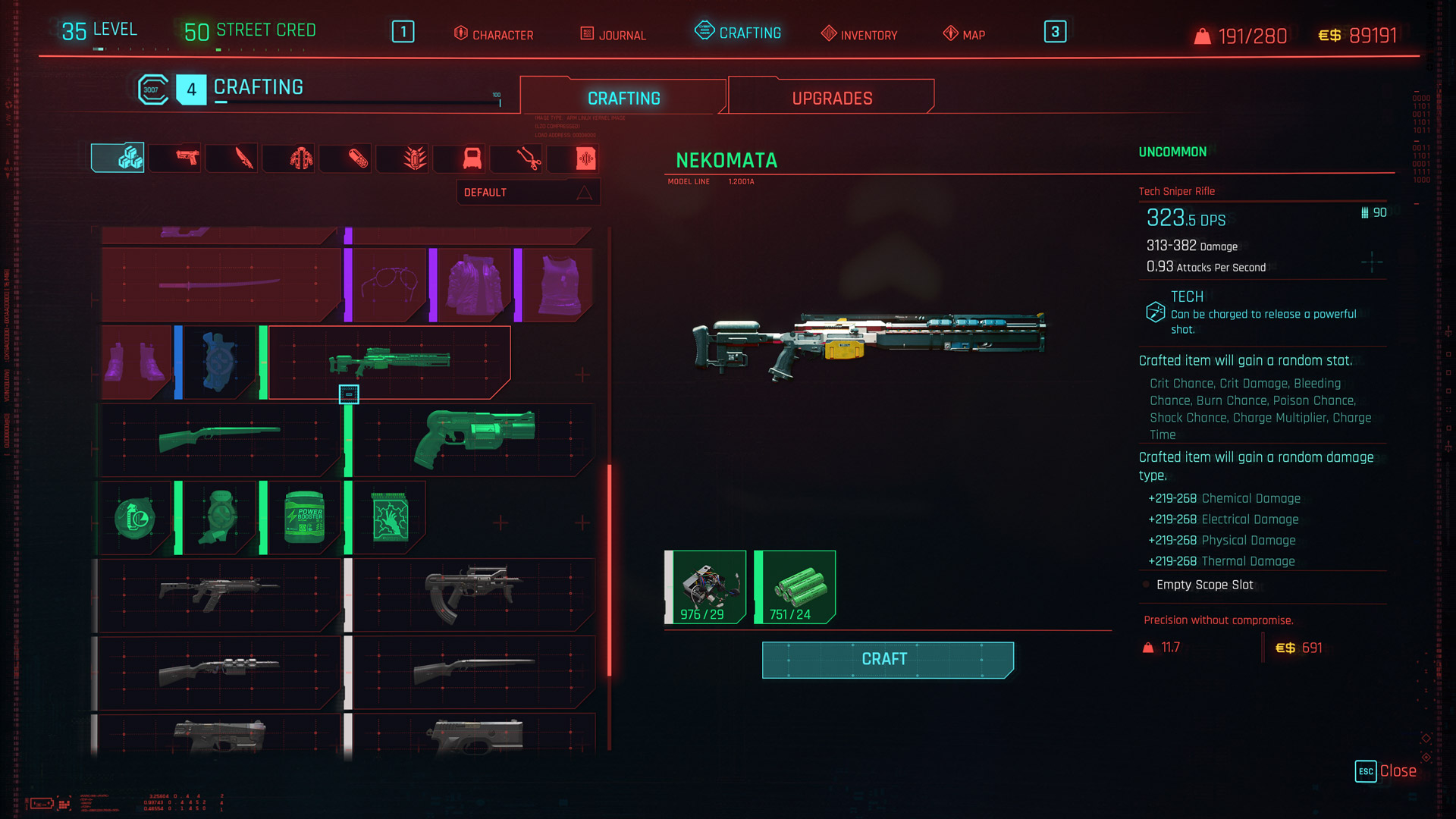Close the crafting screen
Image resolution: width=1456 pixels, height=819 pixels.
[x=1386, y=770]
